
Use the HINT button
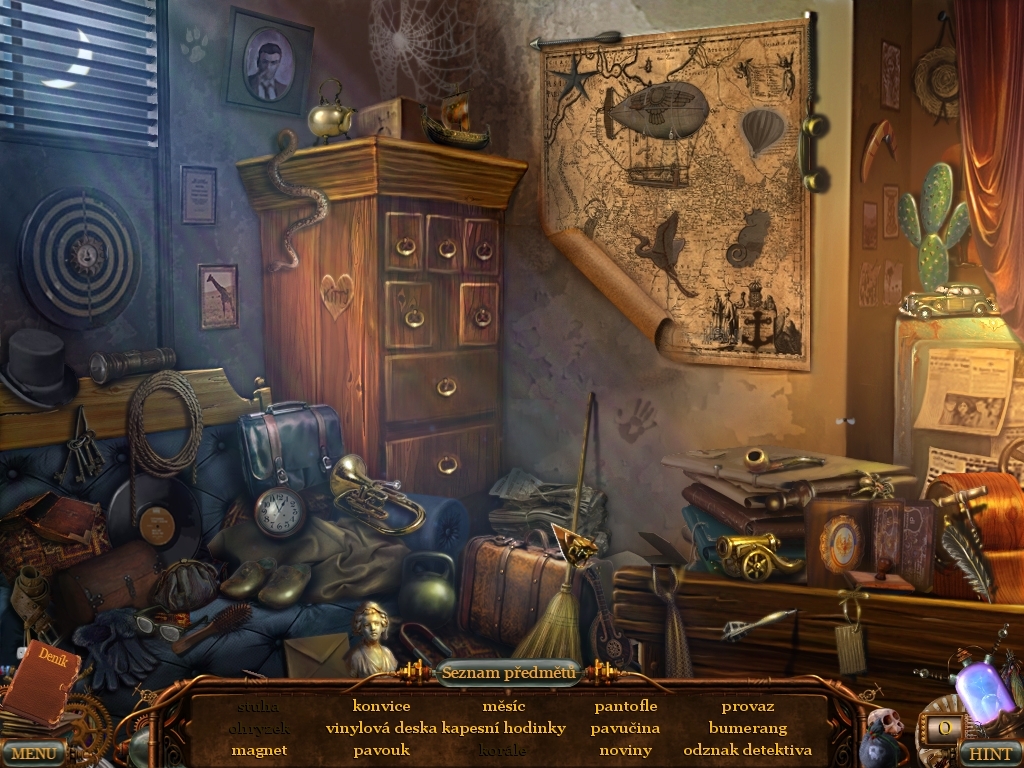pos(989,752)
